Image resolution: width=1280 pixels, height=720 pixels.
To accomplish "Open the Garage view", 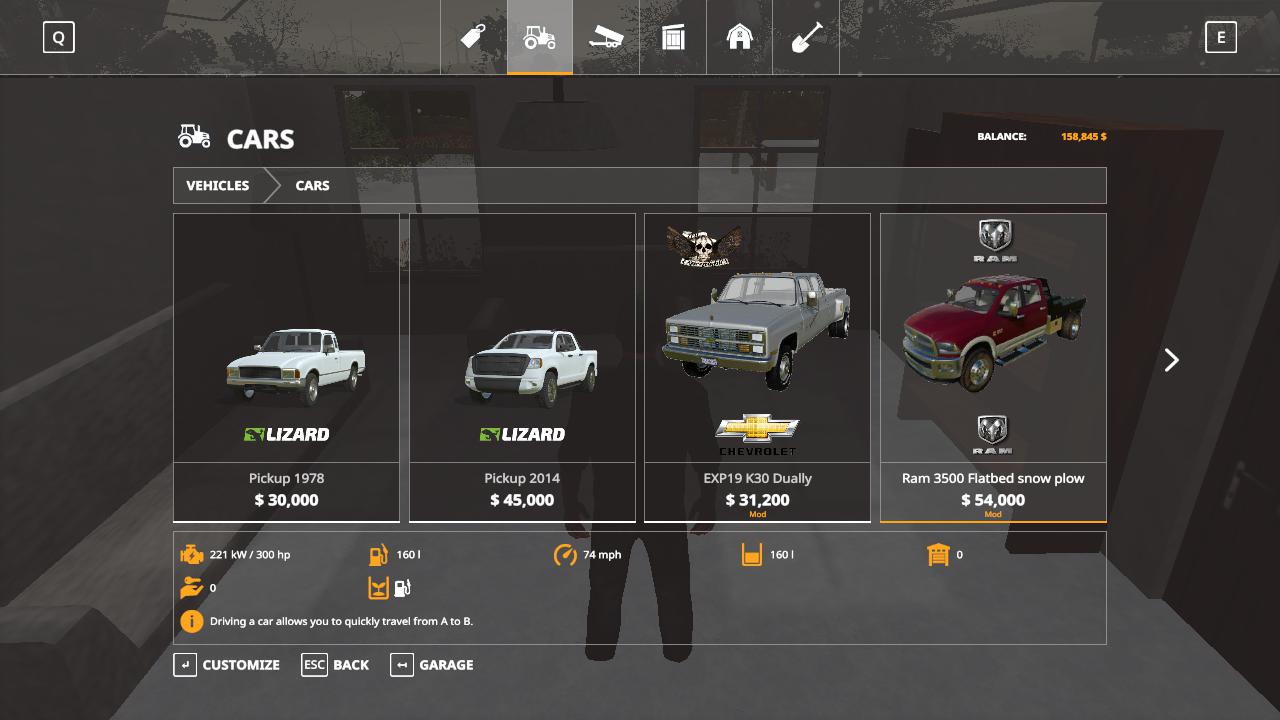I will coord(432,665).
